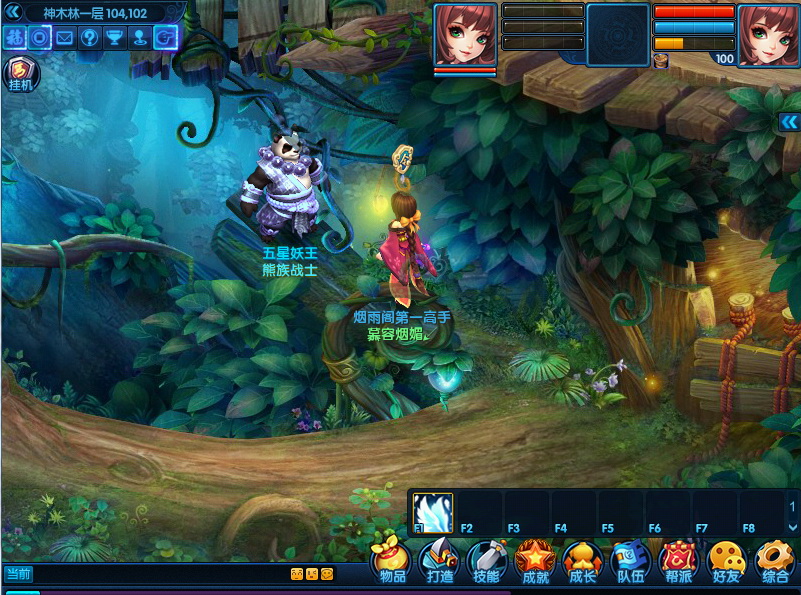Click the 当前 chat channel button

(18, 574)
